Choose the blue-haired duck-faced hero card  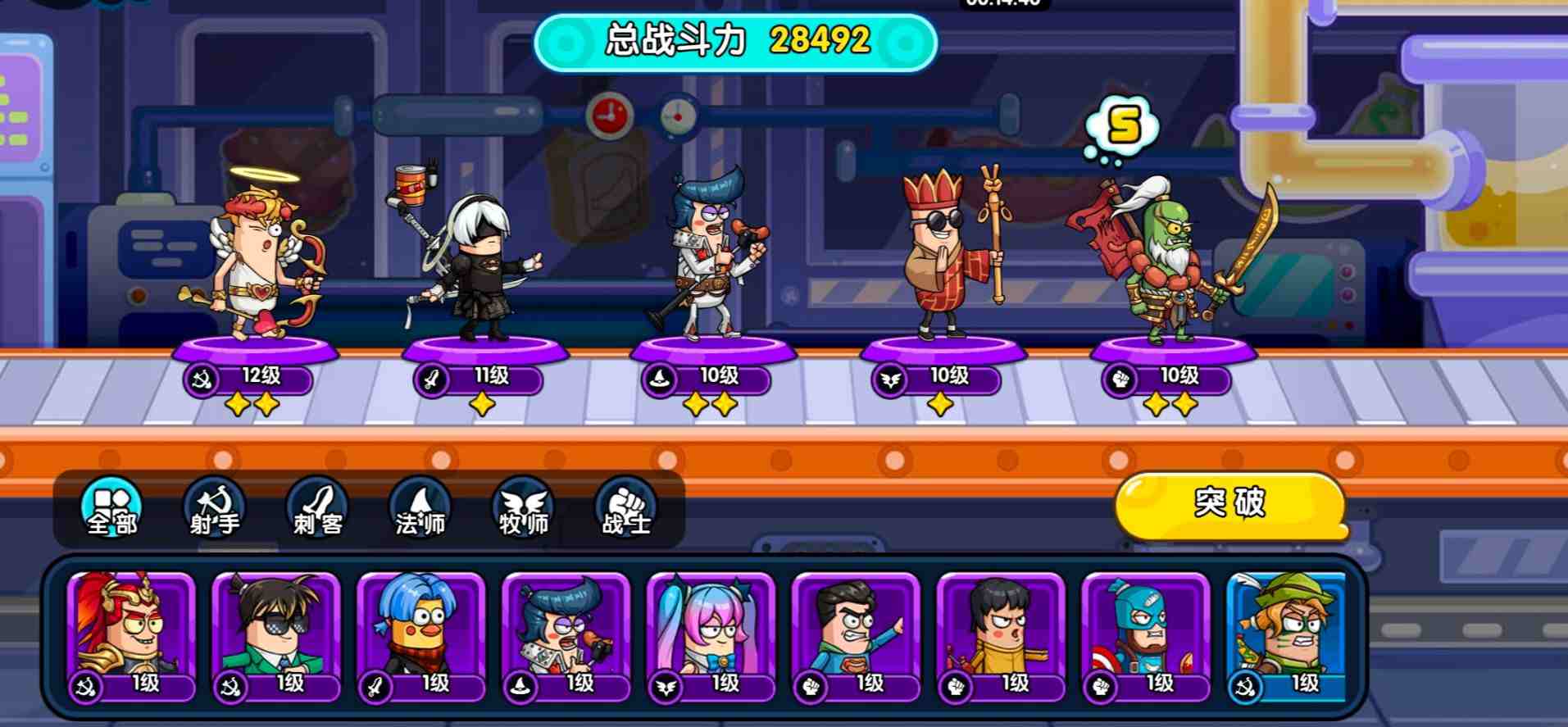(x=421, y=637)
